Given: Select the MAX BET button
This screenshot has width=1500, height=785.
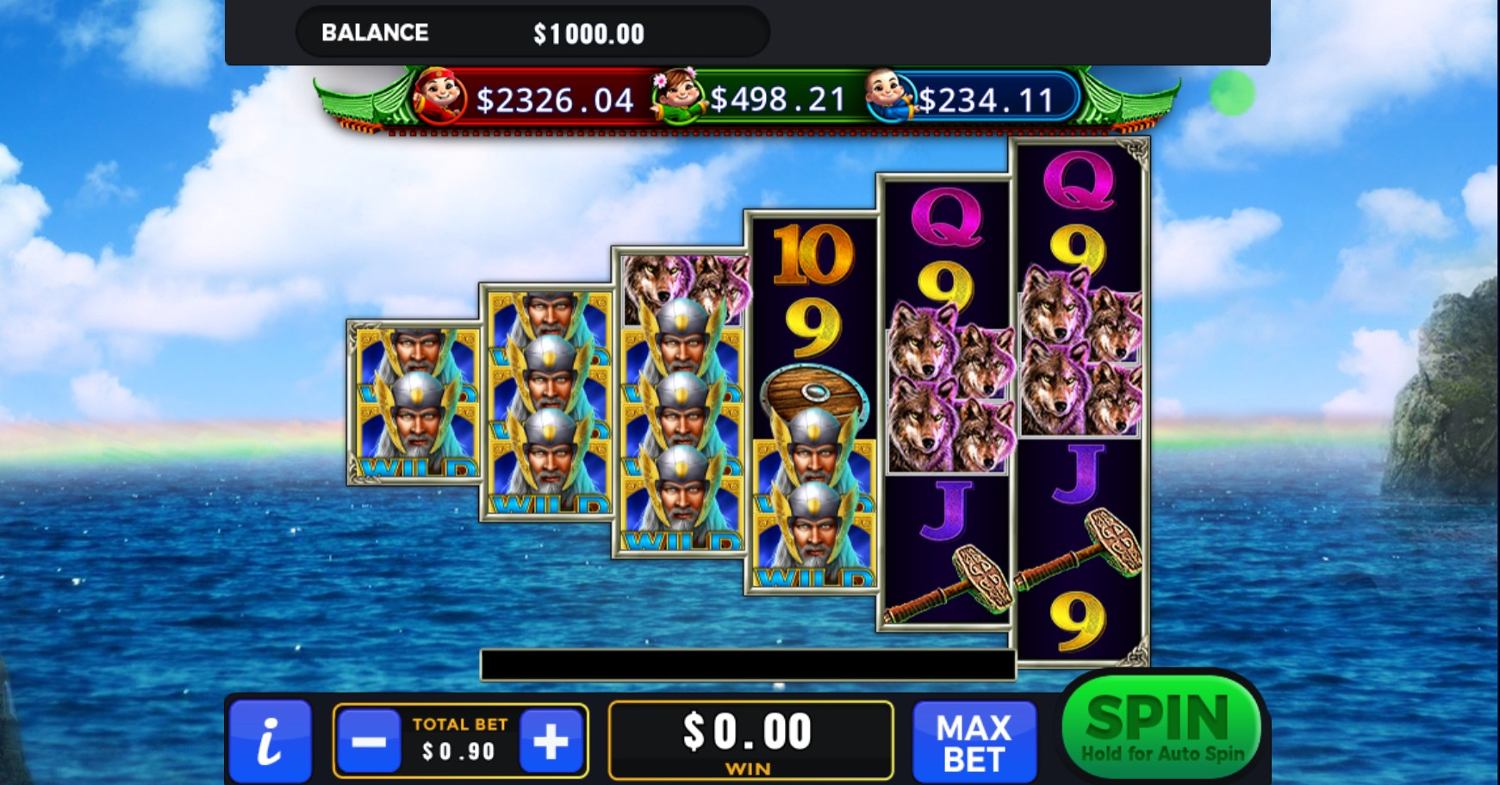Looking at the screenshot, I should click(973, 742).
